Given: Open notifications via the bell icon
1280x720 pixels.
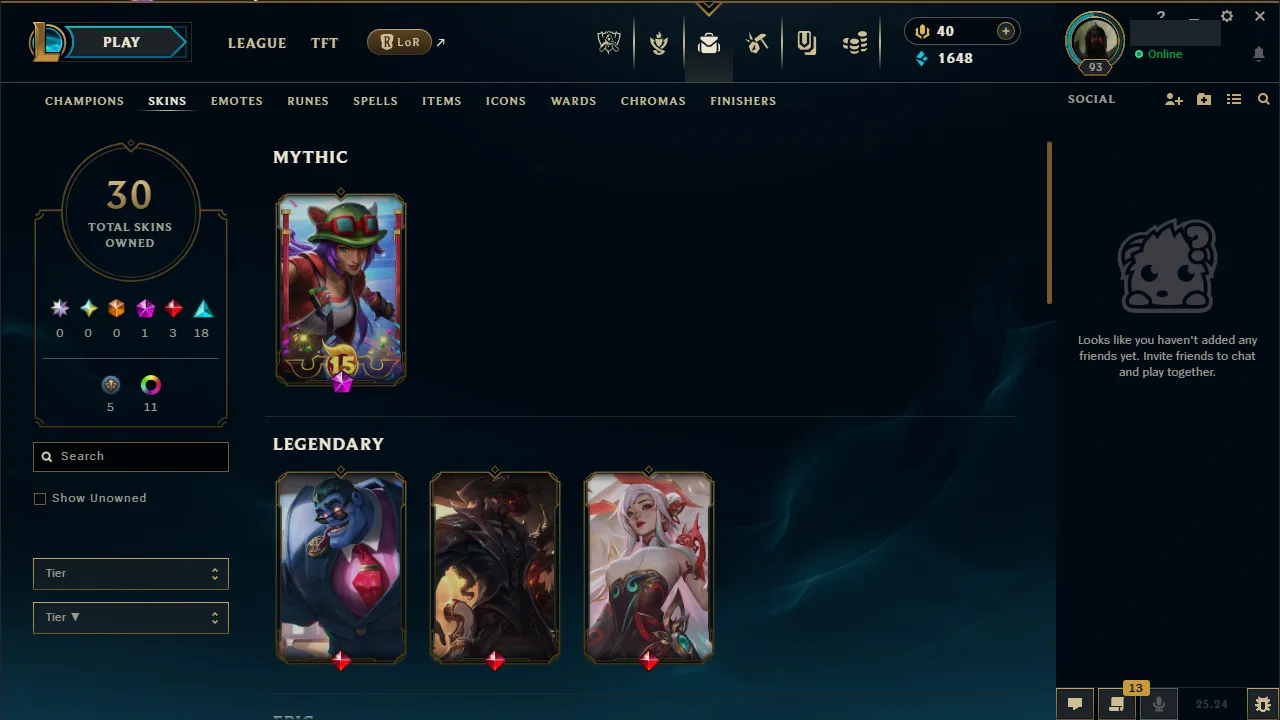Looking at the screenshot, I should 1259,54.
